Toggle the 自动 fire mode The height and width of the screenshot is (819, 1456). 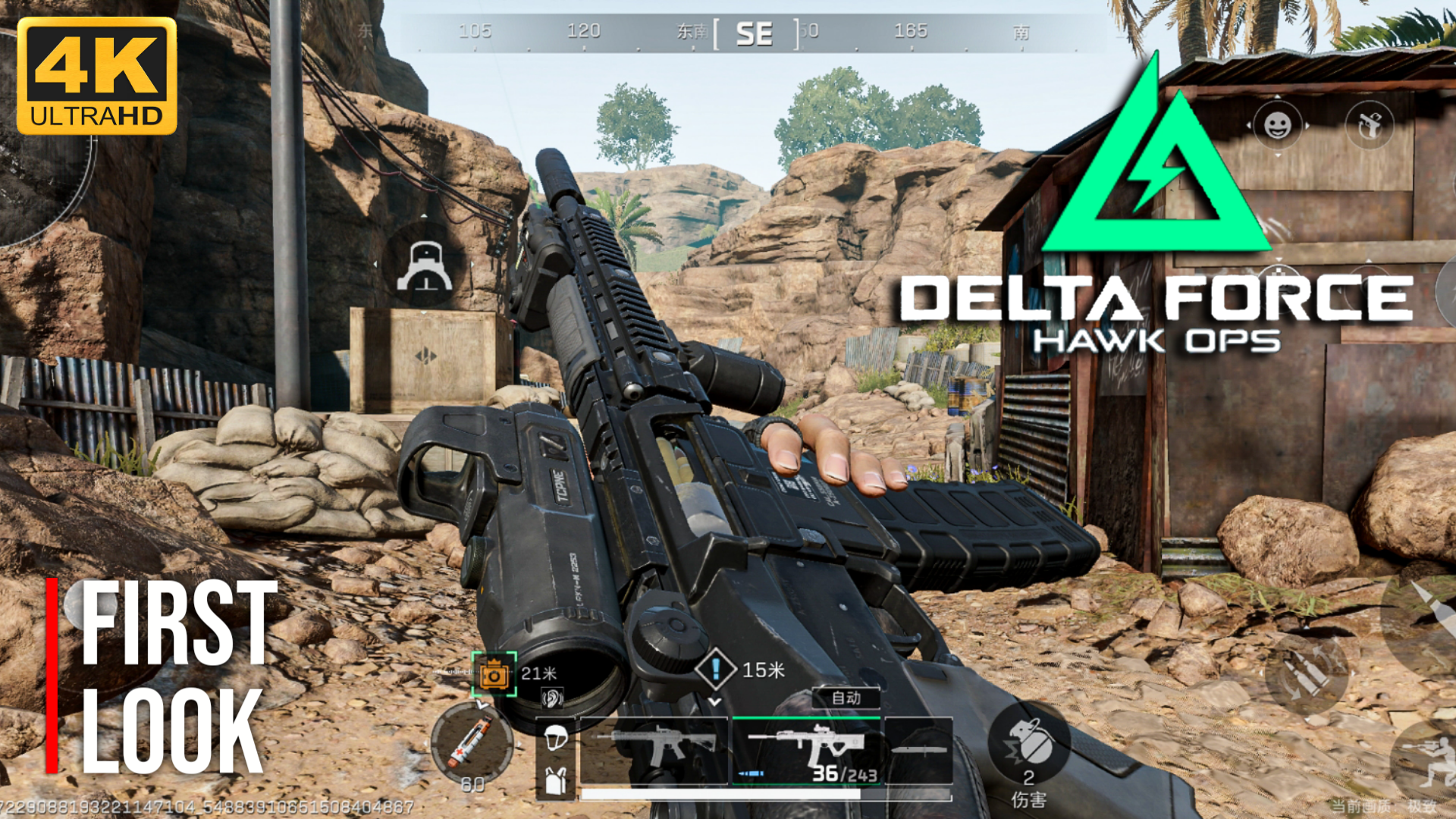(x=845, y=698)
